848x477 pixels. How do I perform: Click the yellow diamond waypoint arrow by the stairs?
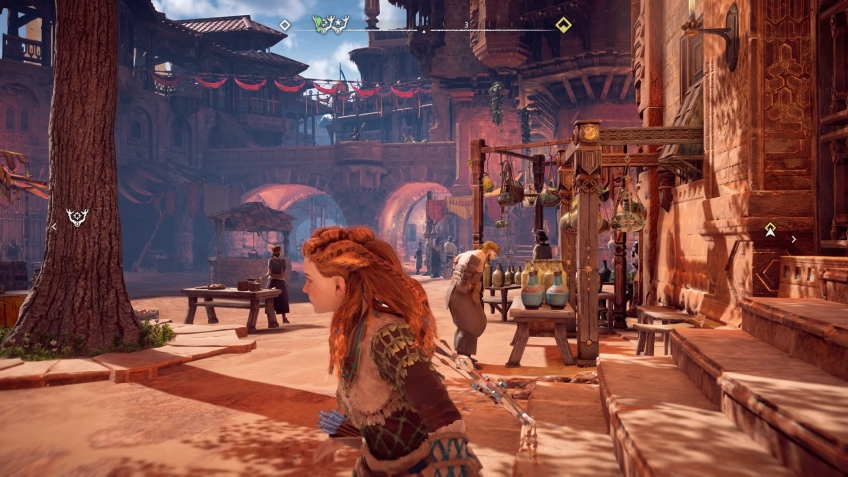coord(770,230)
